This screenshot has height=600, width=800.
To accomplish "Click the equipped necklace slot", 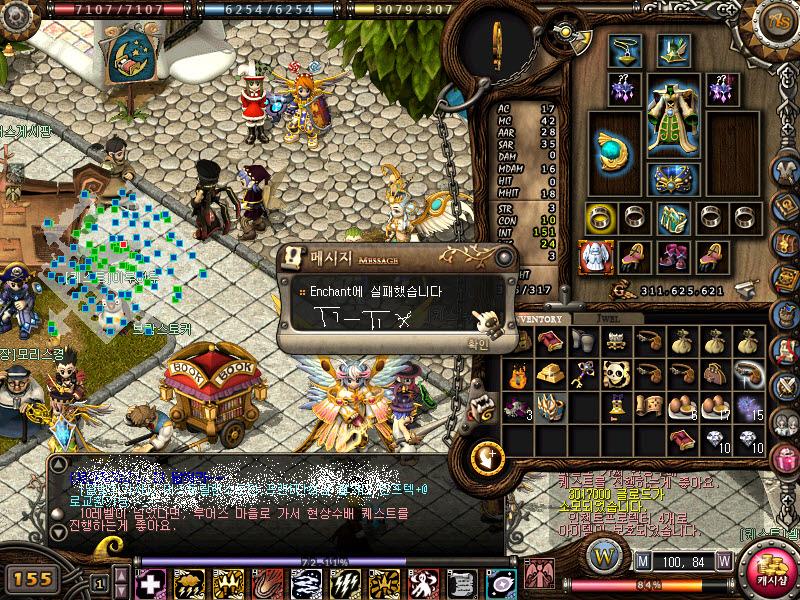I will point(625,48).
